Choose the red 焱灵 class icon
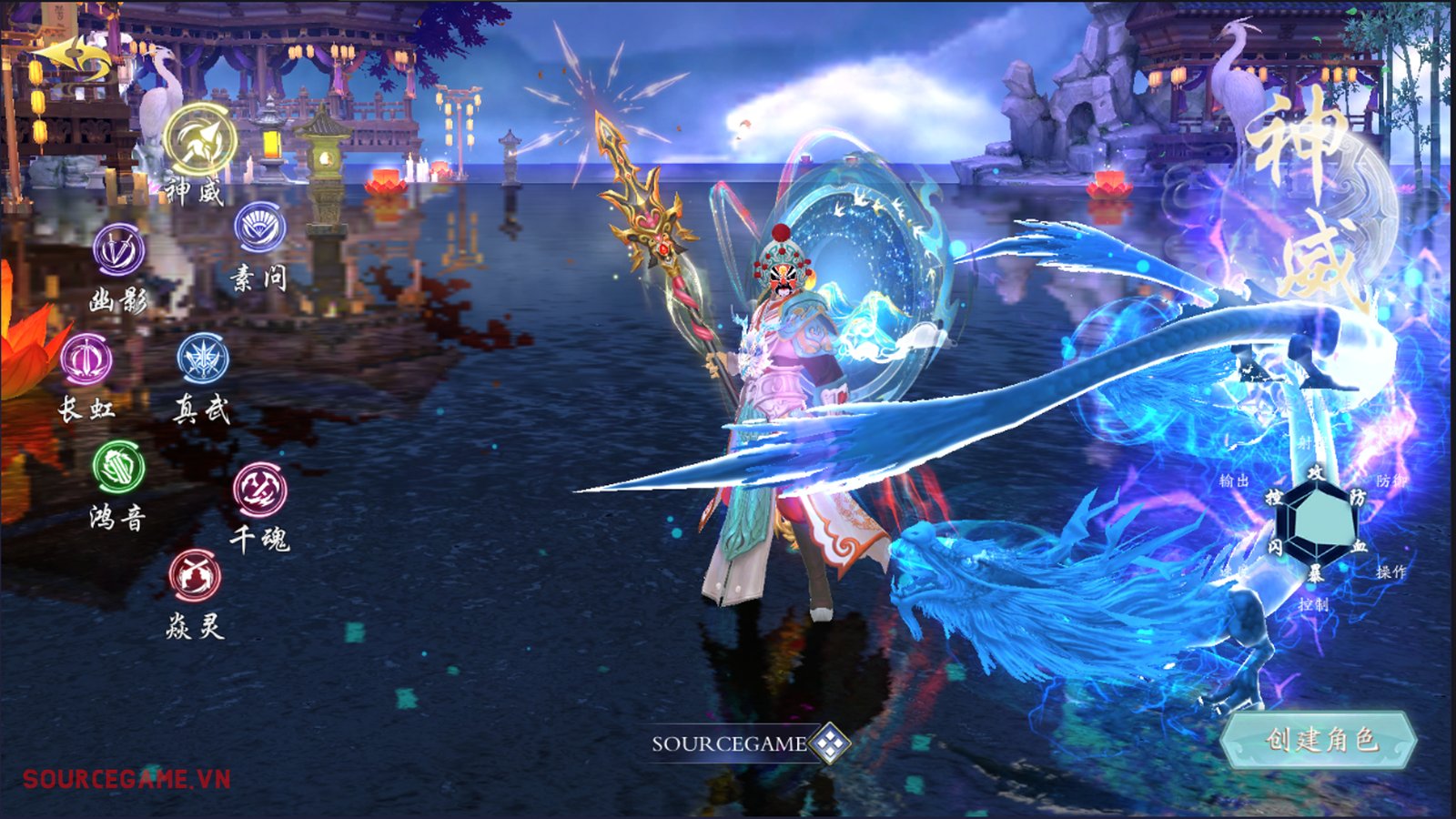This screenshot has width=1456, height=819. click(x=195, y=575)
